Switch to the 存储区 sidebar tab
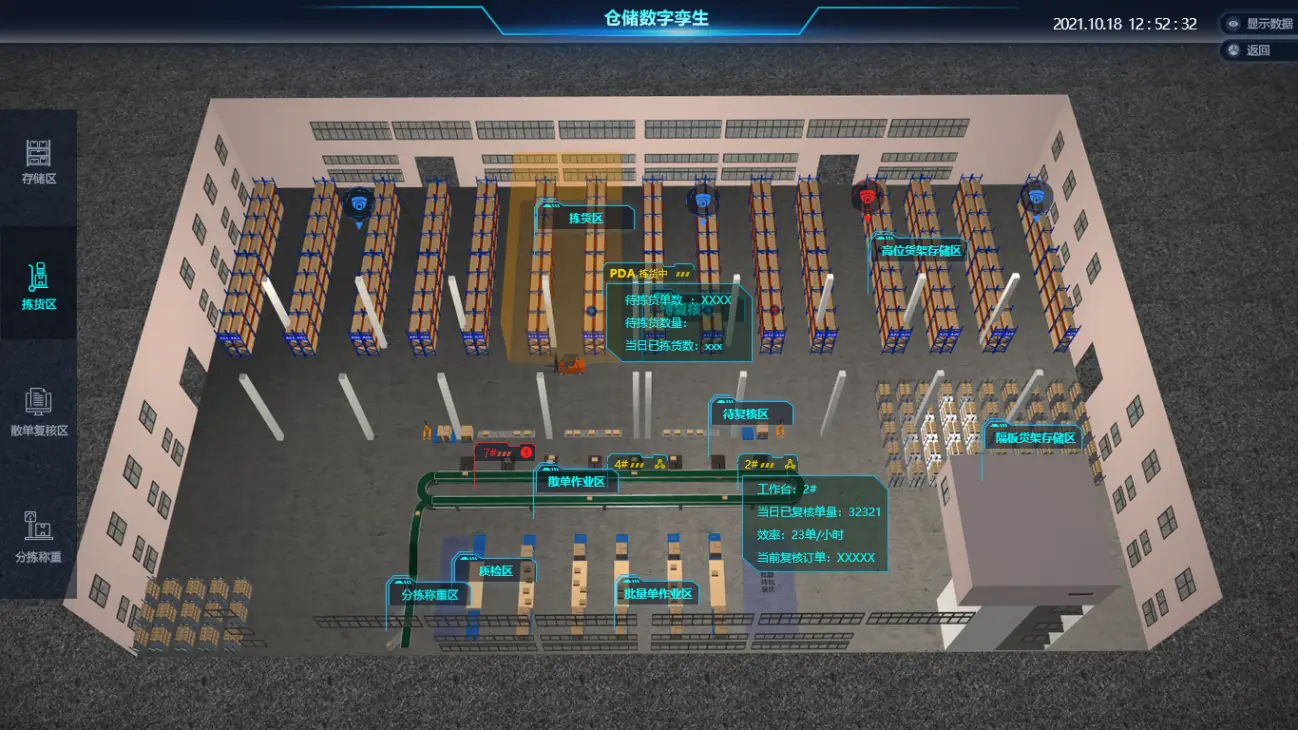 click(x=38, y=164)
